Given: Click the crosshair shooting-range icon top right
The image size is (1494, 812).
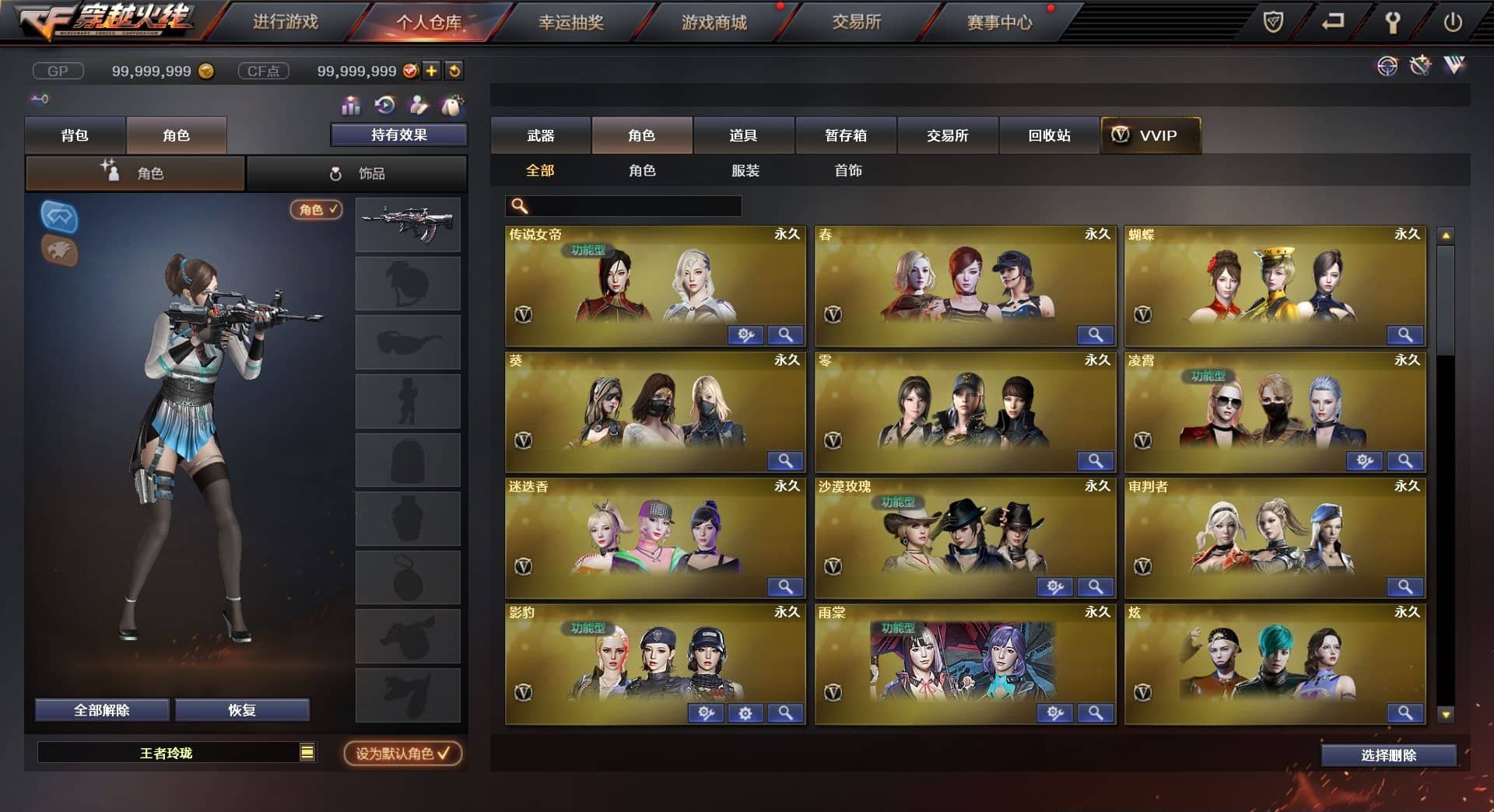Looking at the screenshot, I should (1387, 67).
